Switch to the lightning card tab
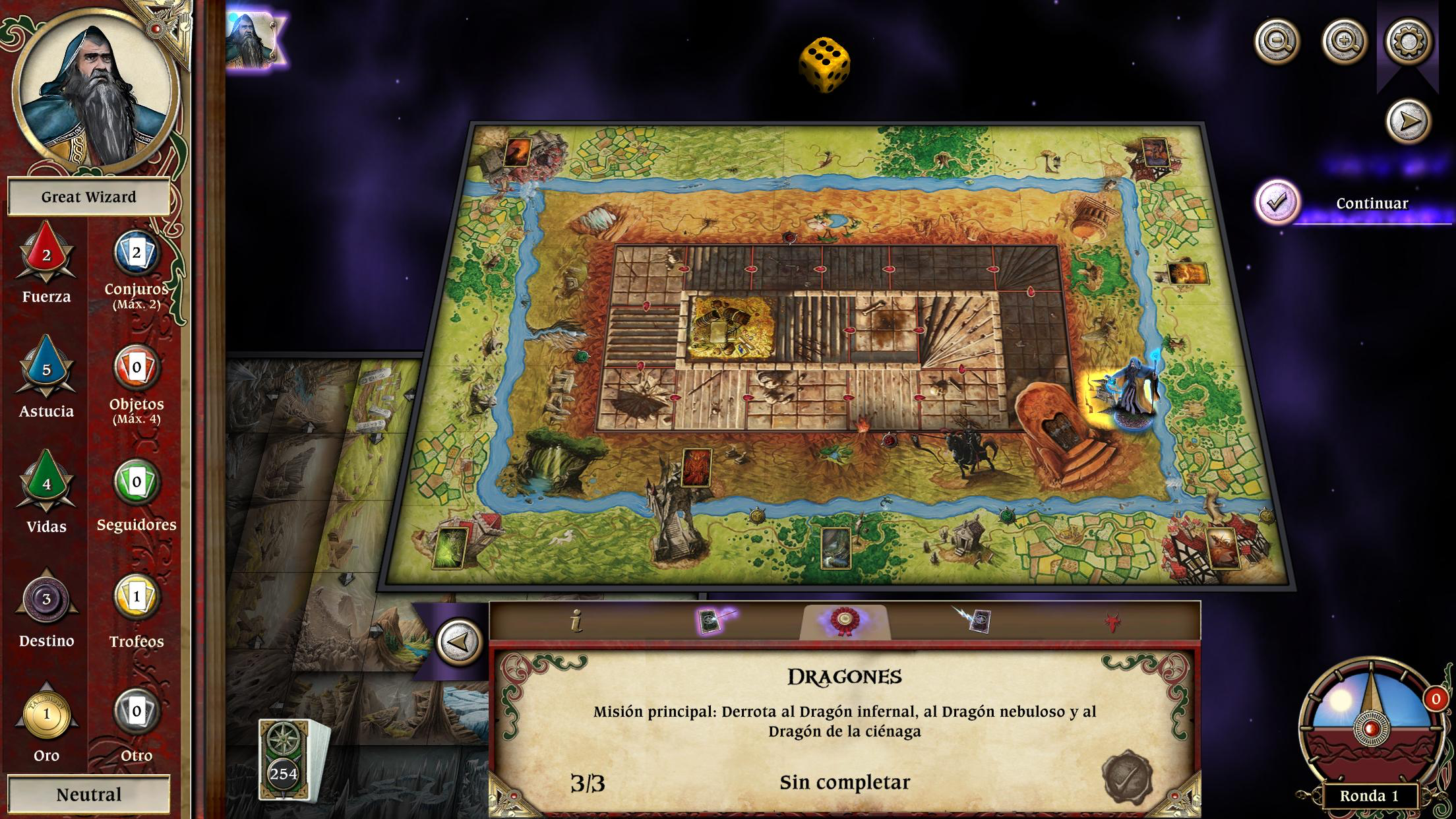This screenshot has height=819, width=1456. pyautogui.click(x=975, y=621)
